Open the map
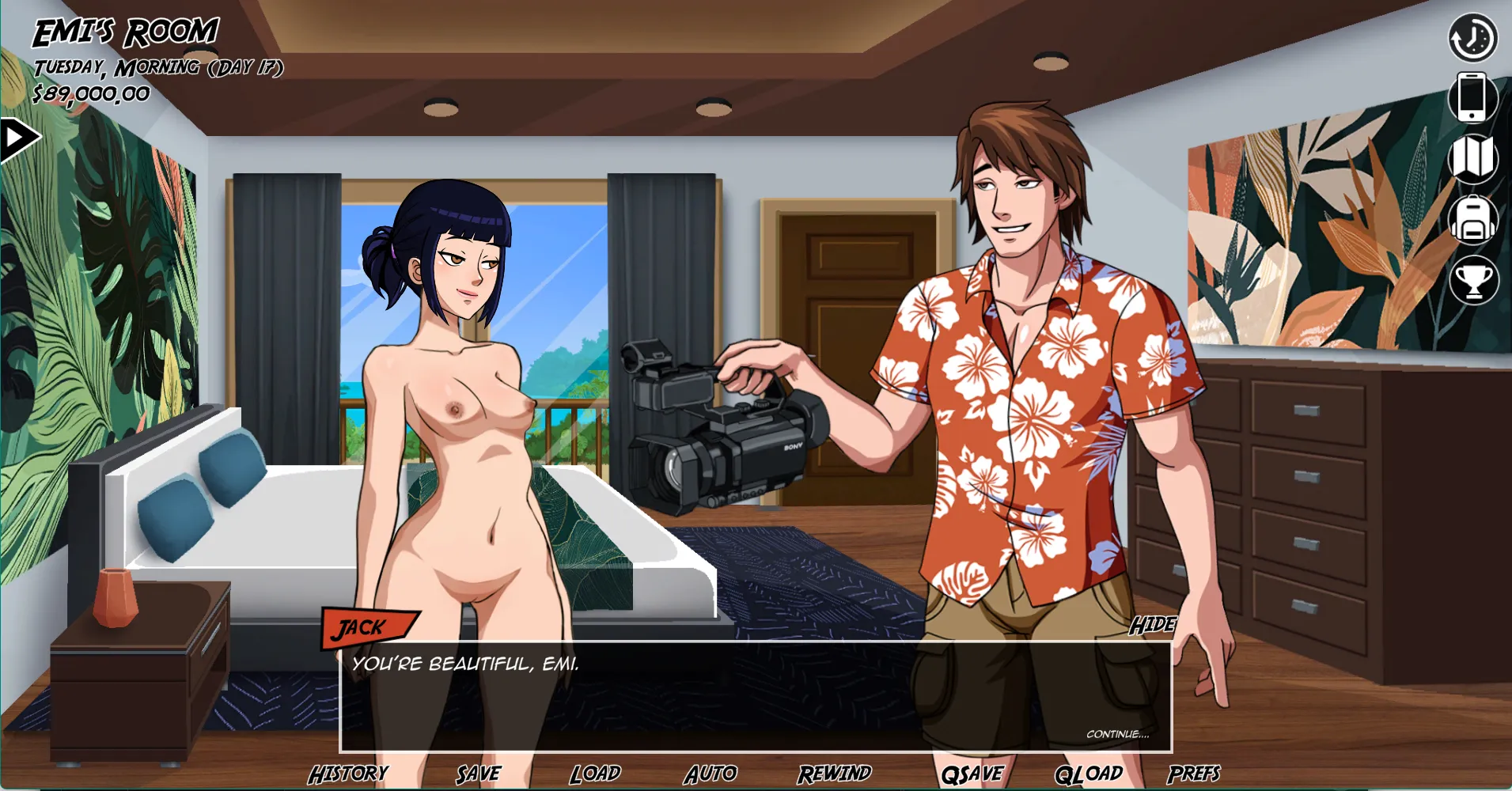 tap(1472, 158)
